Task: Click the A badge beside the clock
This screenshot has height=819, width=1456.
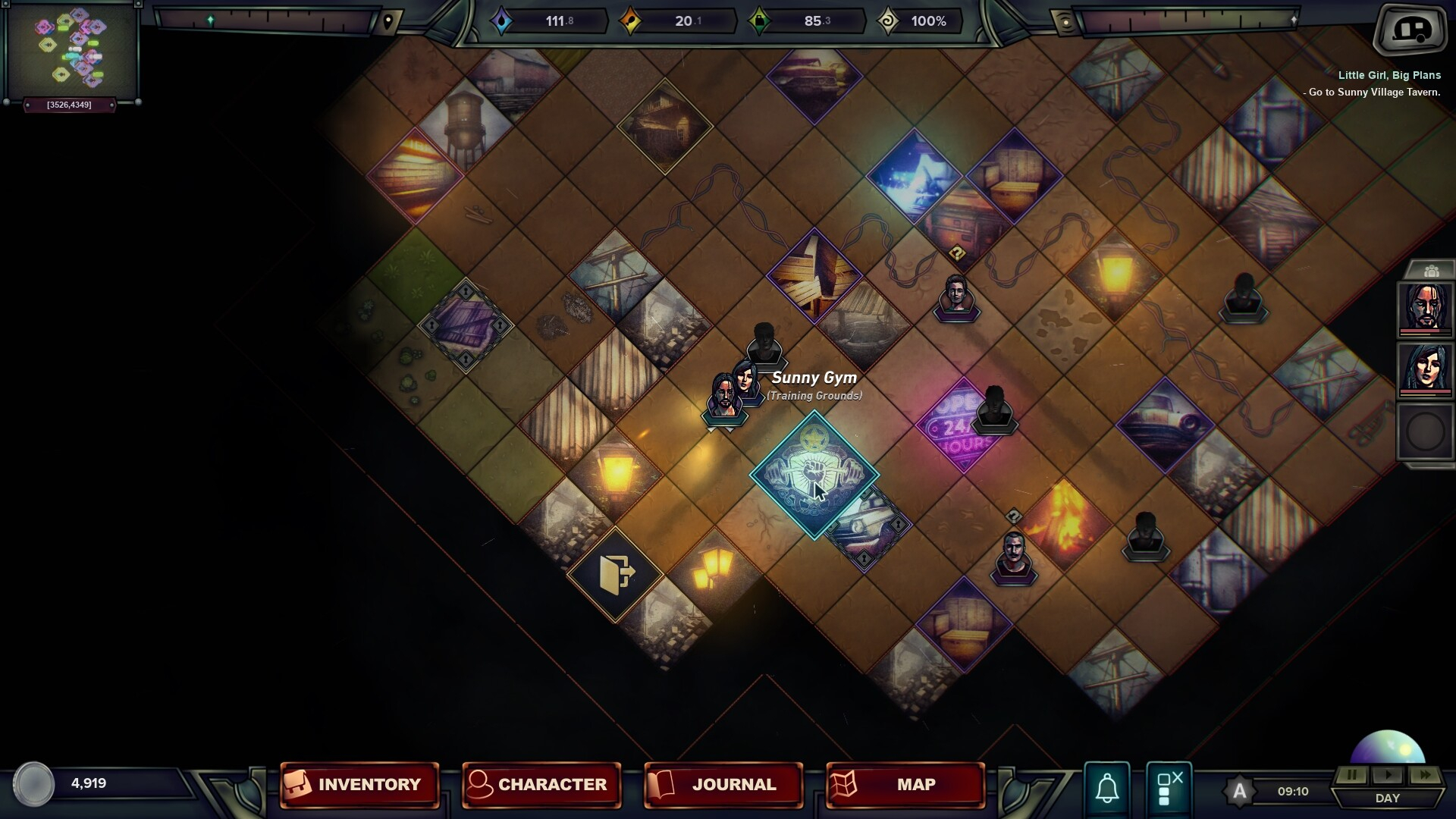Action: [x=1239, y=792]
